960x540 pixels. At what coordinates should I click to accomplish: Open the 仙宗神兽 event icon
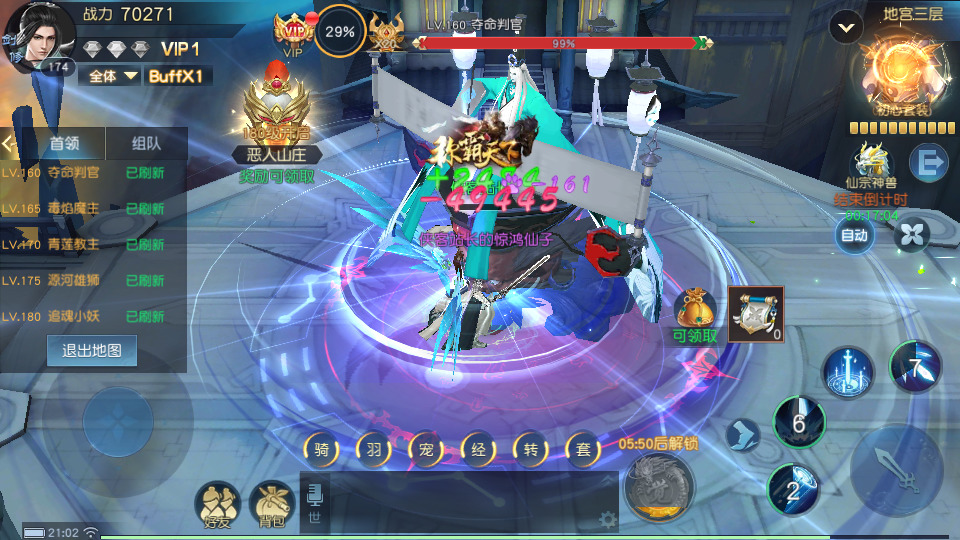871,164
